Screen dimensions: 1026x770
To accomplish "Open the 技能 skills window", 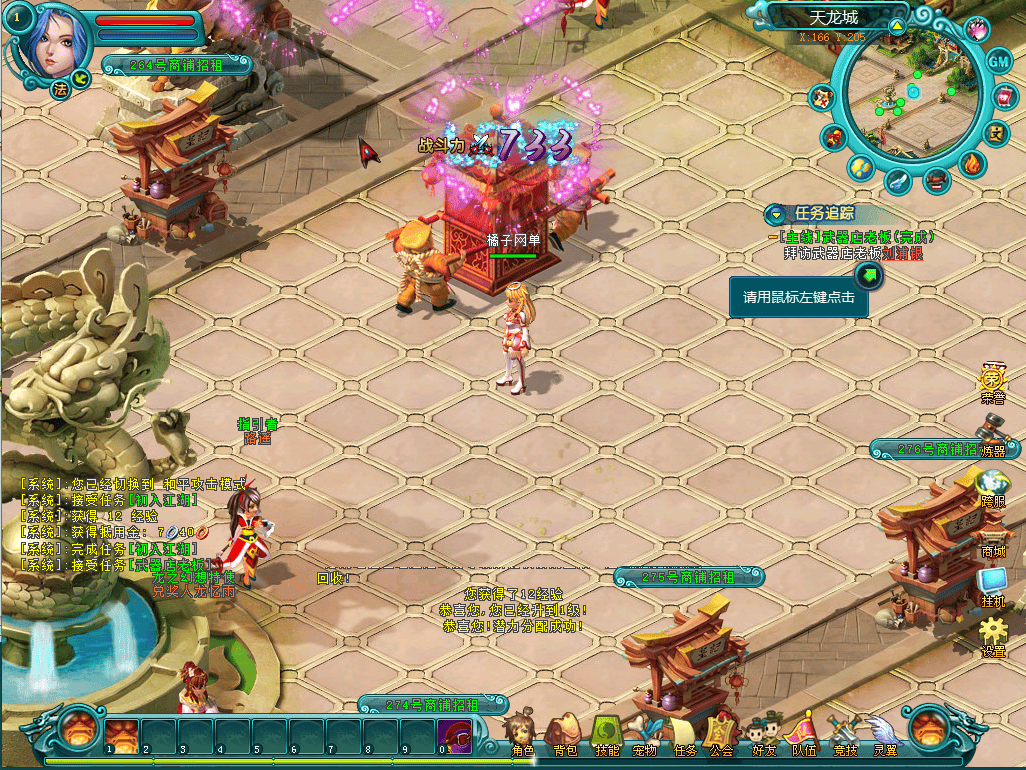I will click(606, 733).
